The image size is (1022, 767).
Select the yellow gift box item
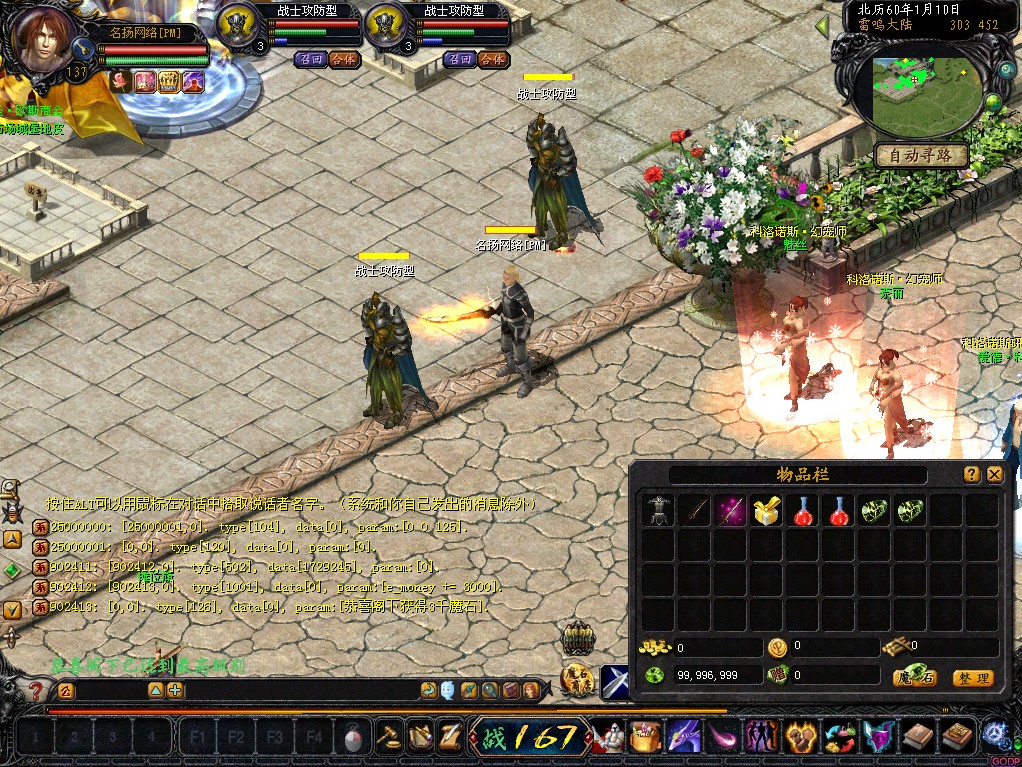[766, 512]
